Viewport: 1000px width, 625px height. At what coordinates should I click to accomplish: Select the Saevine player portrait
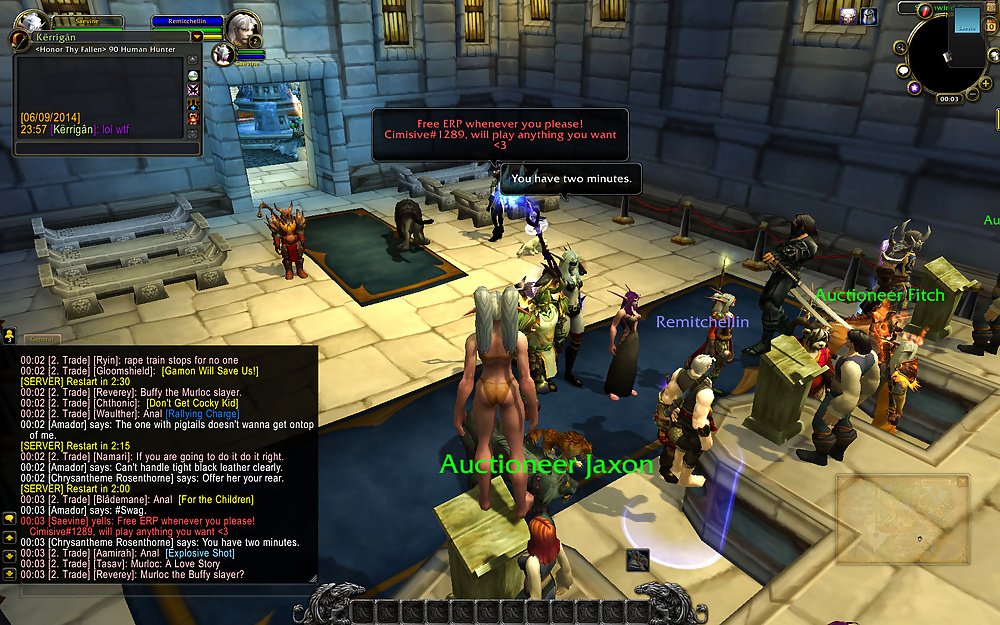[x=29, y=21]
